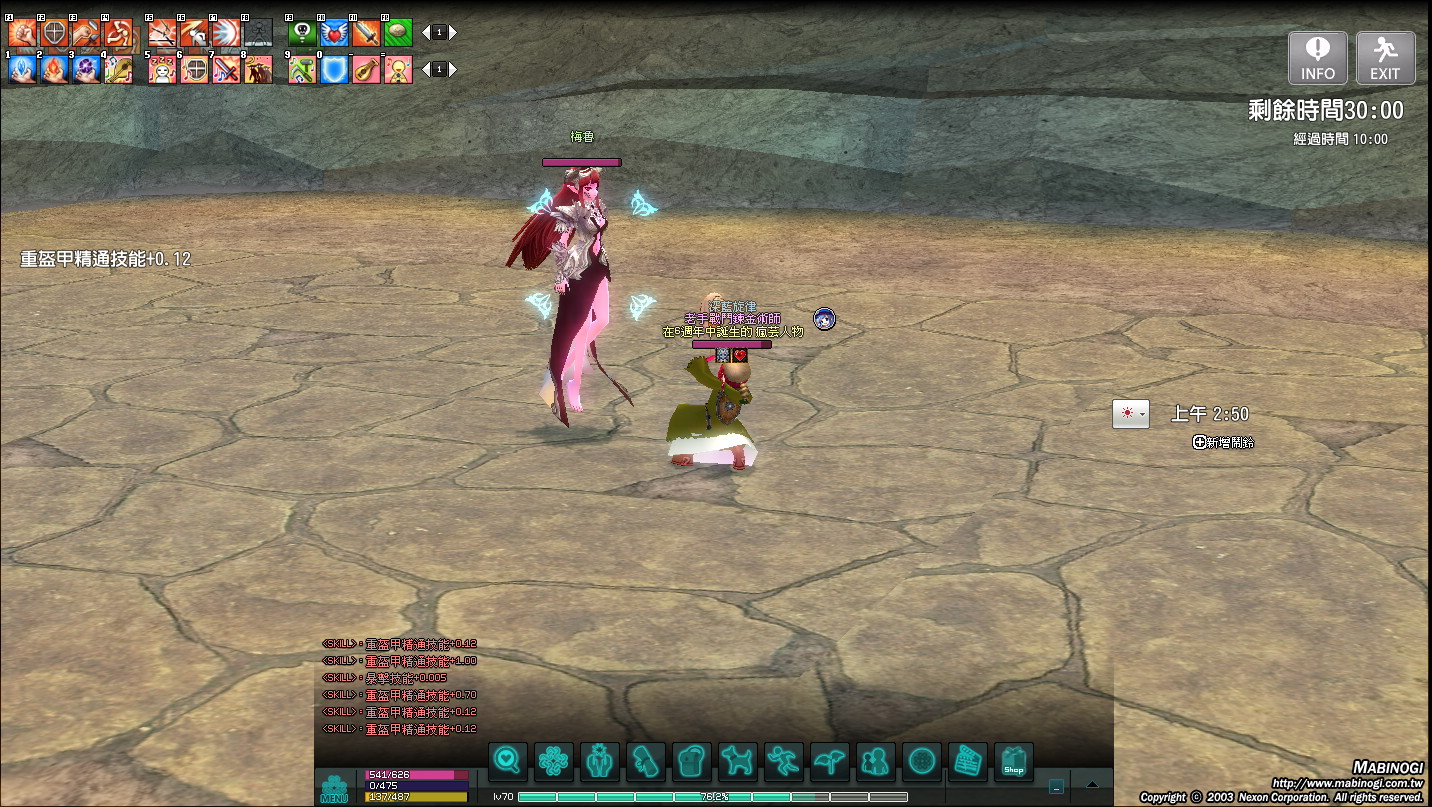1432x807 pixels.
Task: Activate the winged heart skill
Action: 334,33
